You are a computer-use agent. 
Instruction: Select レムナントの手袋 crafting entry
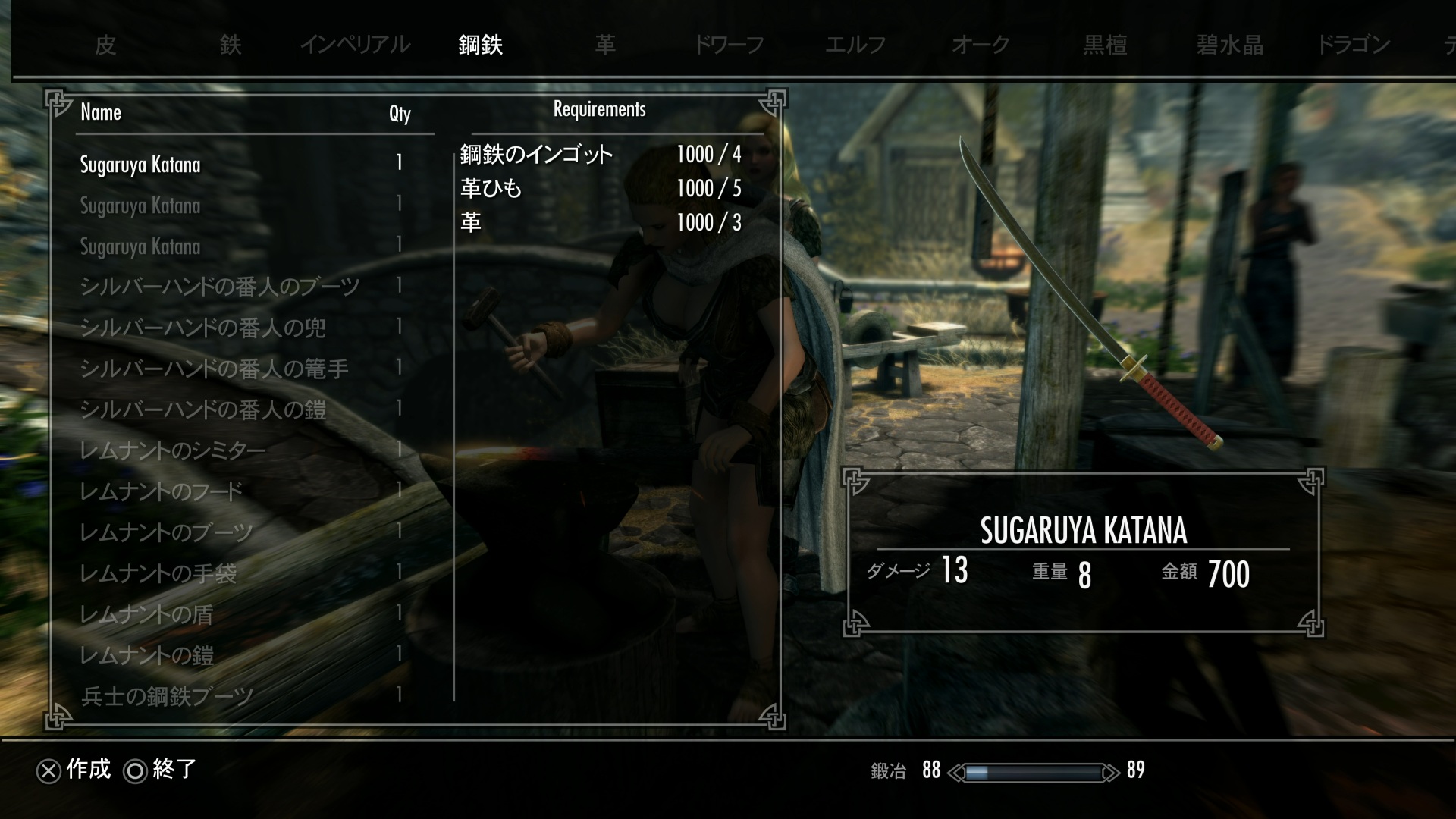(158, 573)
